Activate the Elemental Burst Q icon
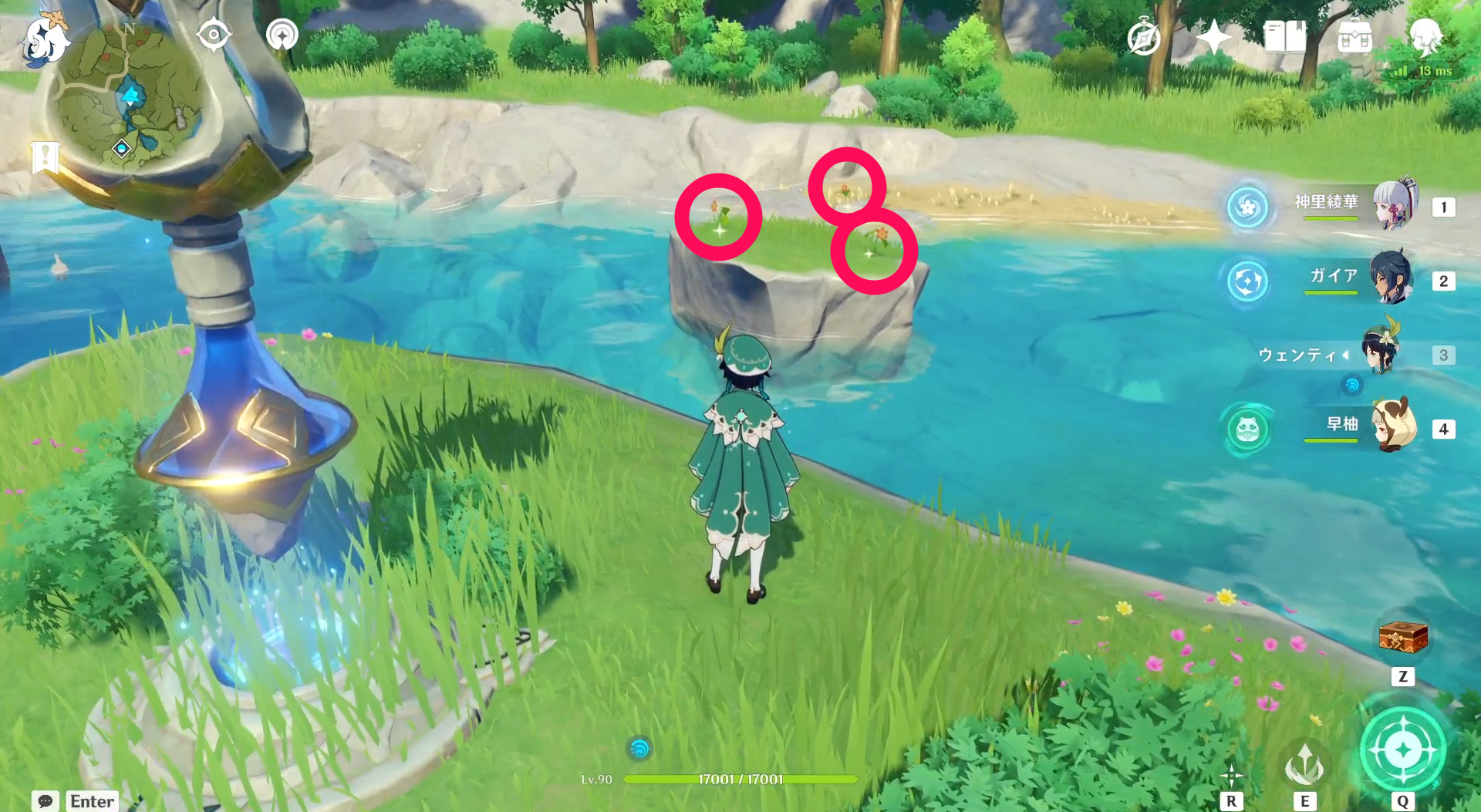Screen dimensions: 1481x812 (x=1402, y=746)
